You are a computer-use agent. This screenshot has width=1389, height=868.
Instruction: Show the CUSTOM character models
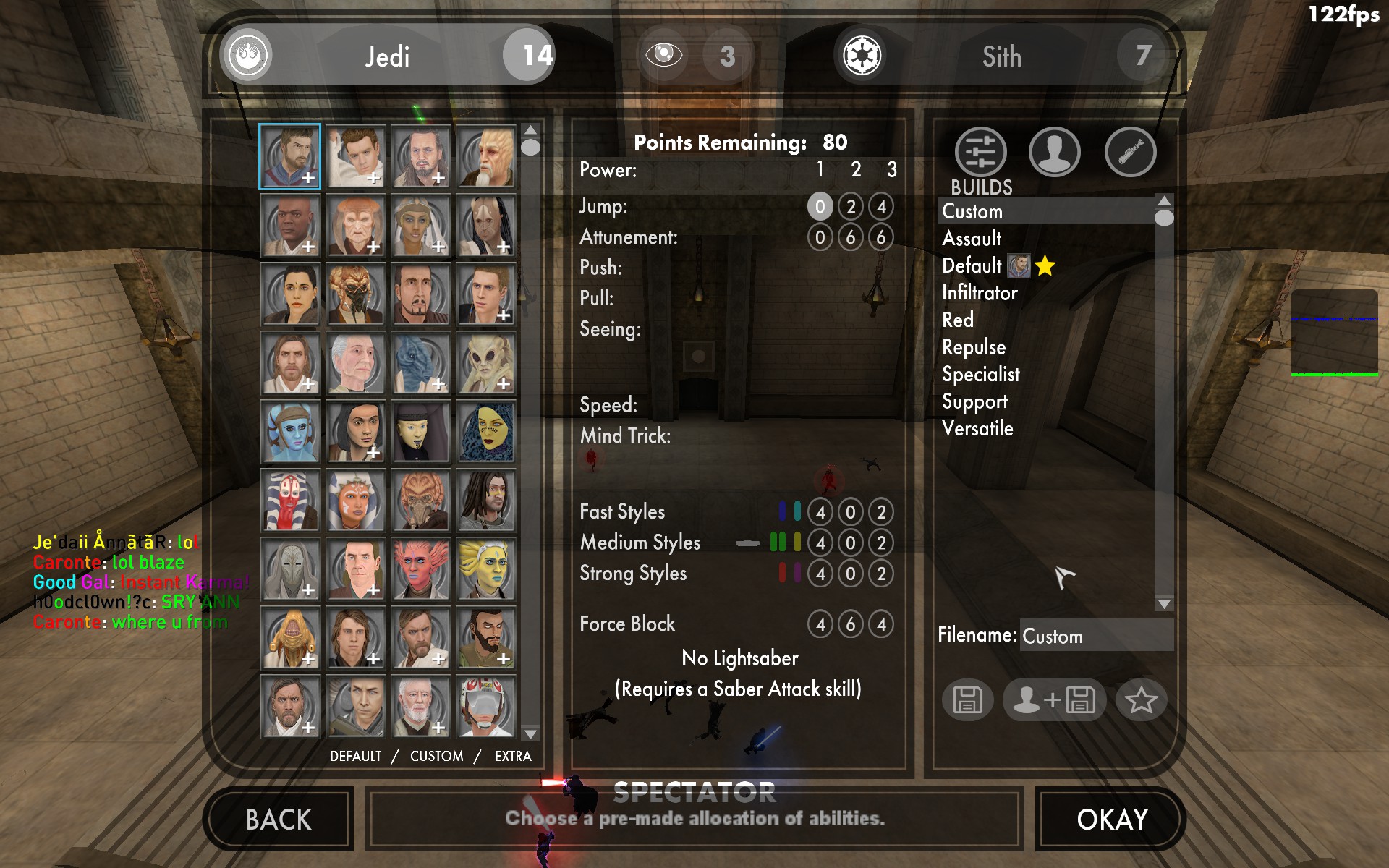436,756
